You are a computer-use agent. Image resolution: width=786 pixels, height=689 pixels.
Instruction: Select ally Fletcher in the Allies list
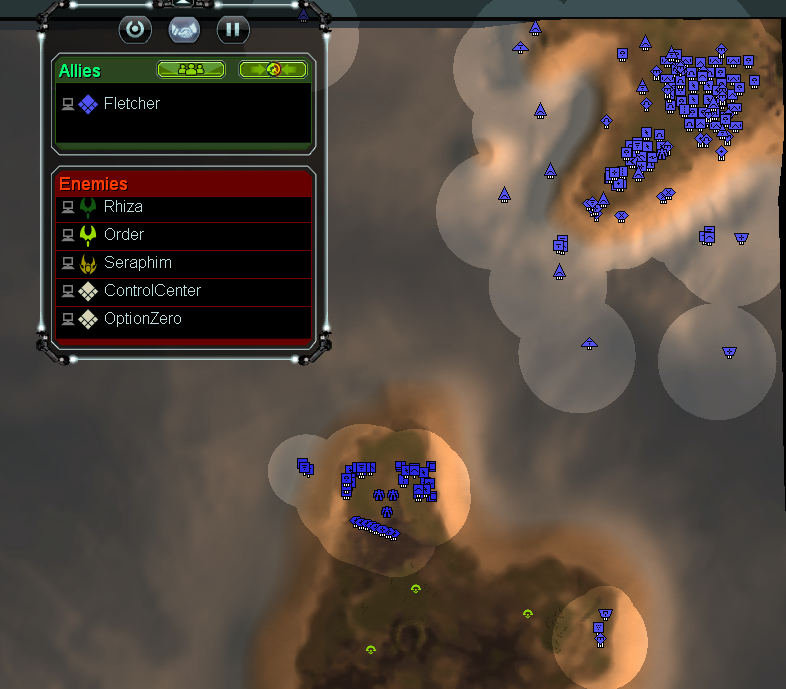(x=131, y=103)
